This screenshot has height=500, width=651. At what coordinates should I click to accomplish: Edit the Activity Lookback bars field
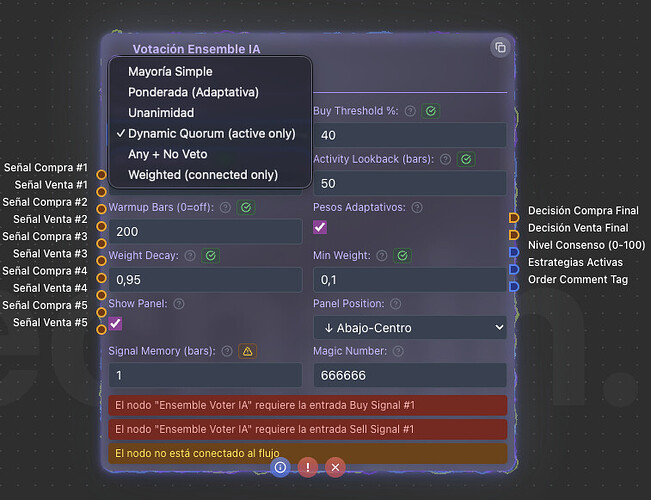coord(410,184)
